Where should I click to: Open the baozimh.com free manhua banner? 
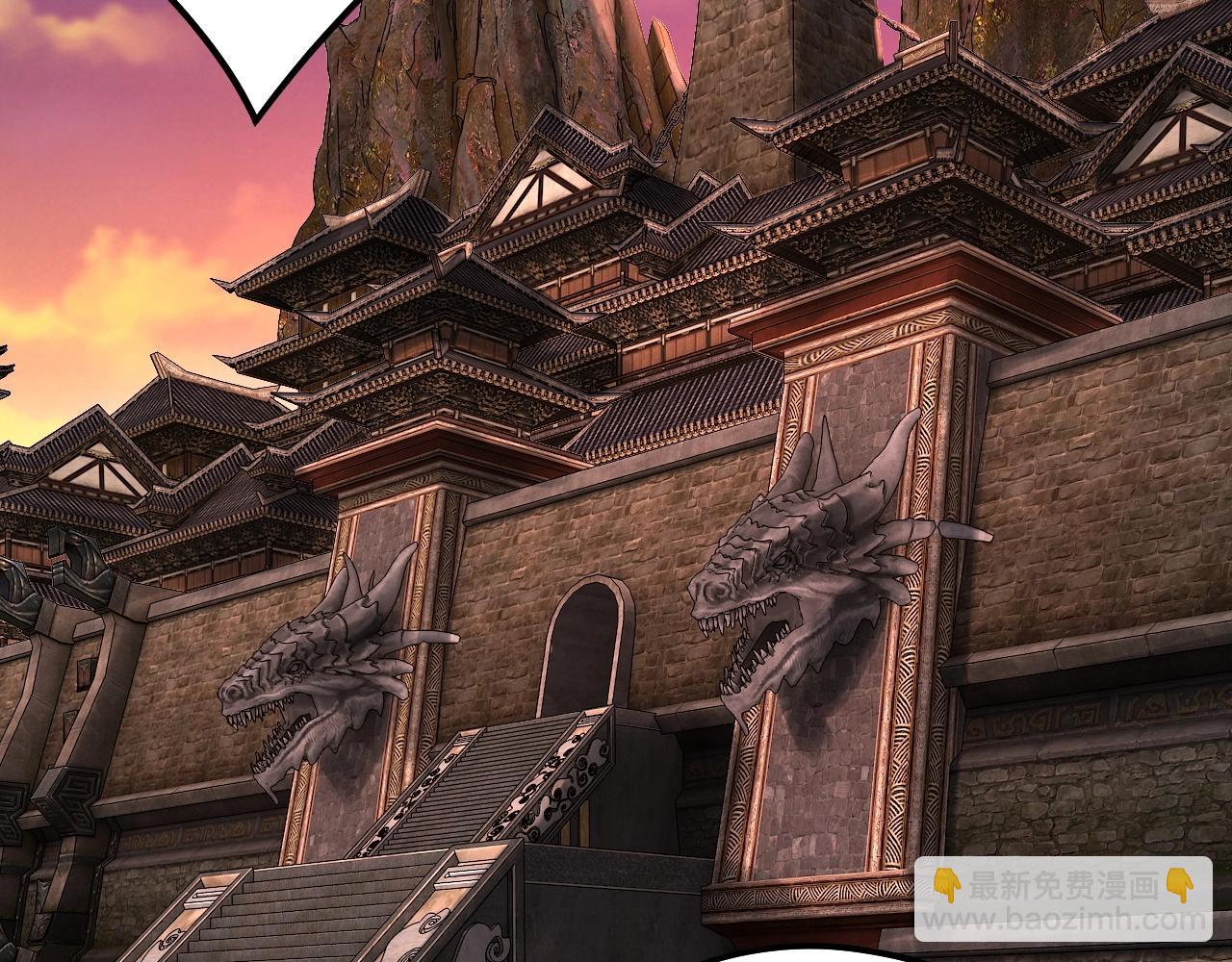1063,899
